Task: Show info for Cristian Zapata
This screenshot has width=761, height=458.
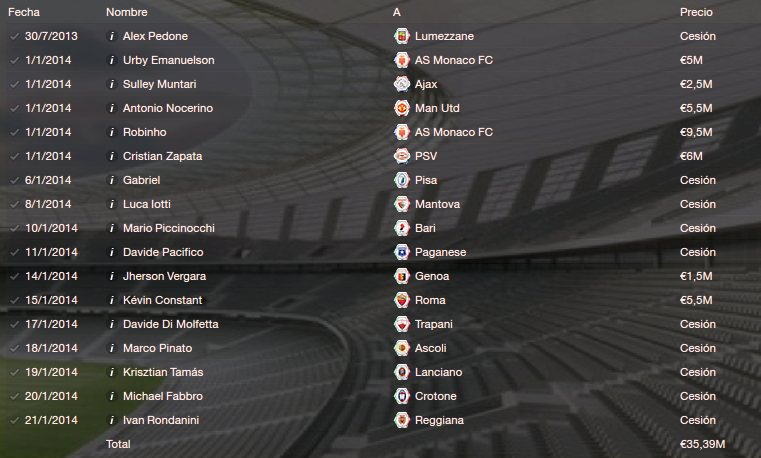Action: [111, 156]
